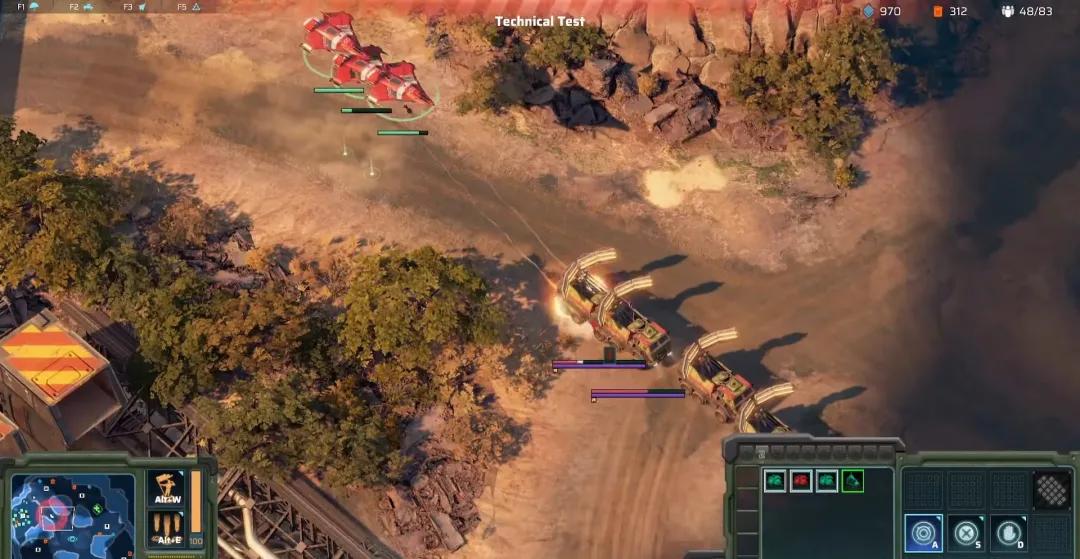This screenshot has height=559, width=1080.
Task: Activate the Alt+W flag-bearer ability
Action: [165, 488]
